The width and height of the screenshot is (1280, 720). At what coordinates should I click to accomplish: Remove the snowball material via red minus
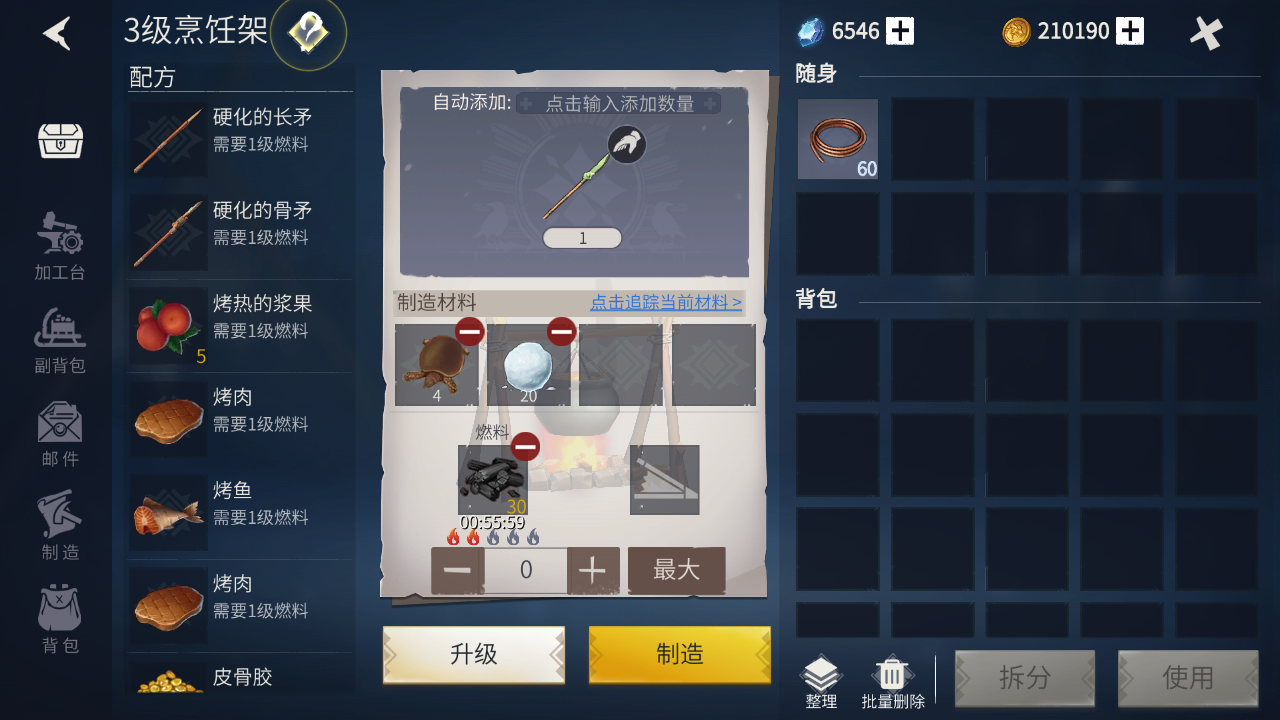point(561,330)
